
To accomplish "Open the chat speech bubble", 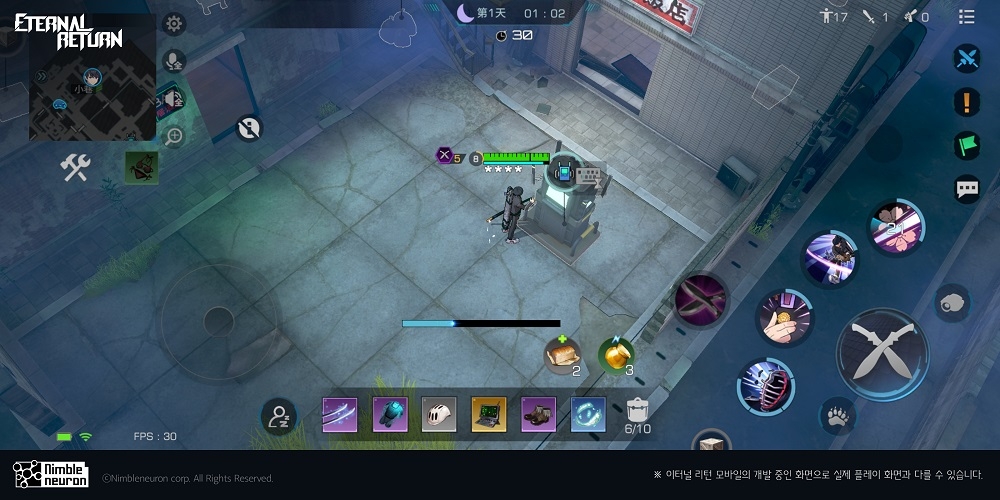I will 967,188.
